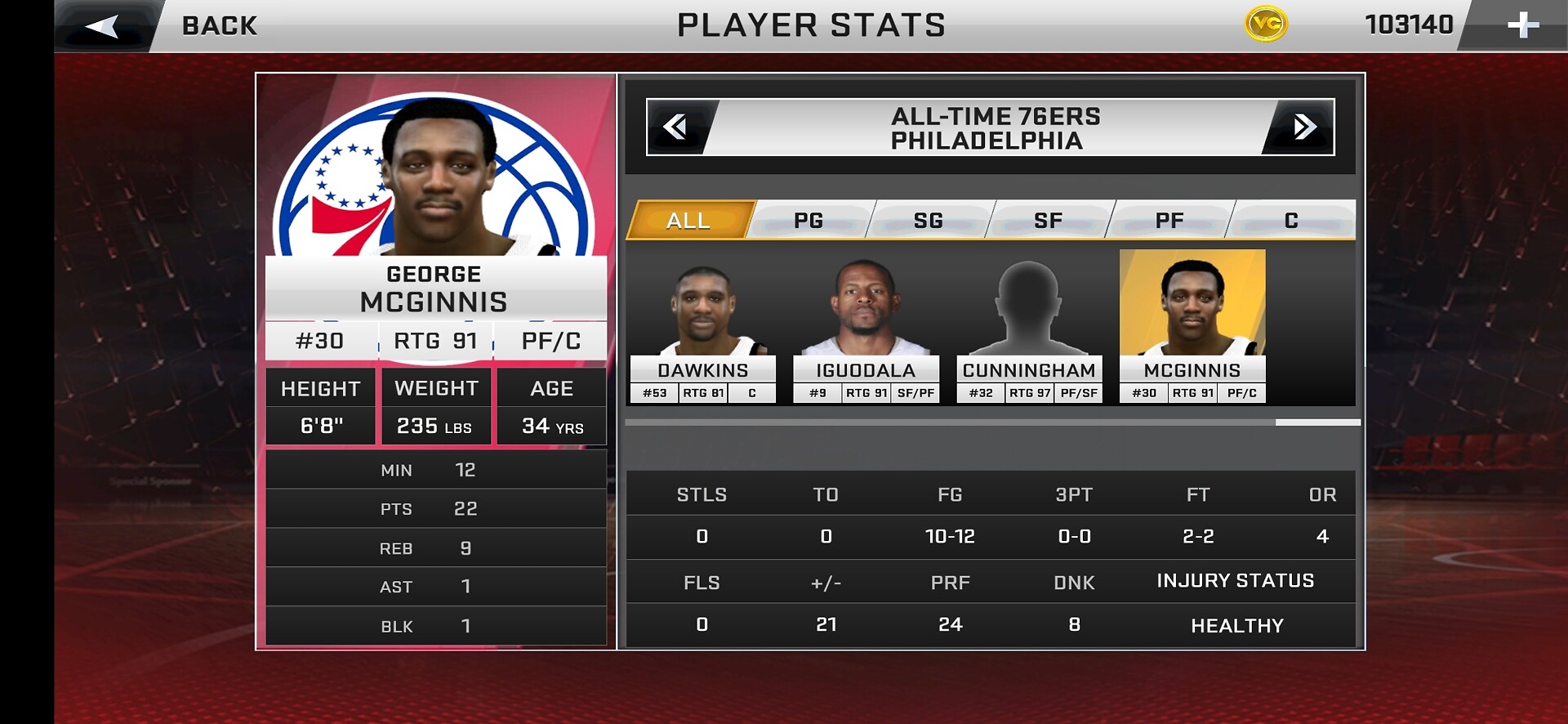View Iguodala's player stats
This screenshot has height=724, width=1568.
(866, 327)
